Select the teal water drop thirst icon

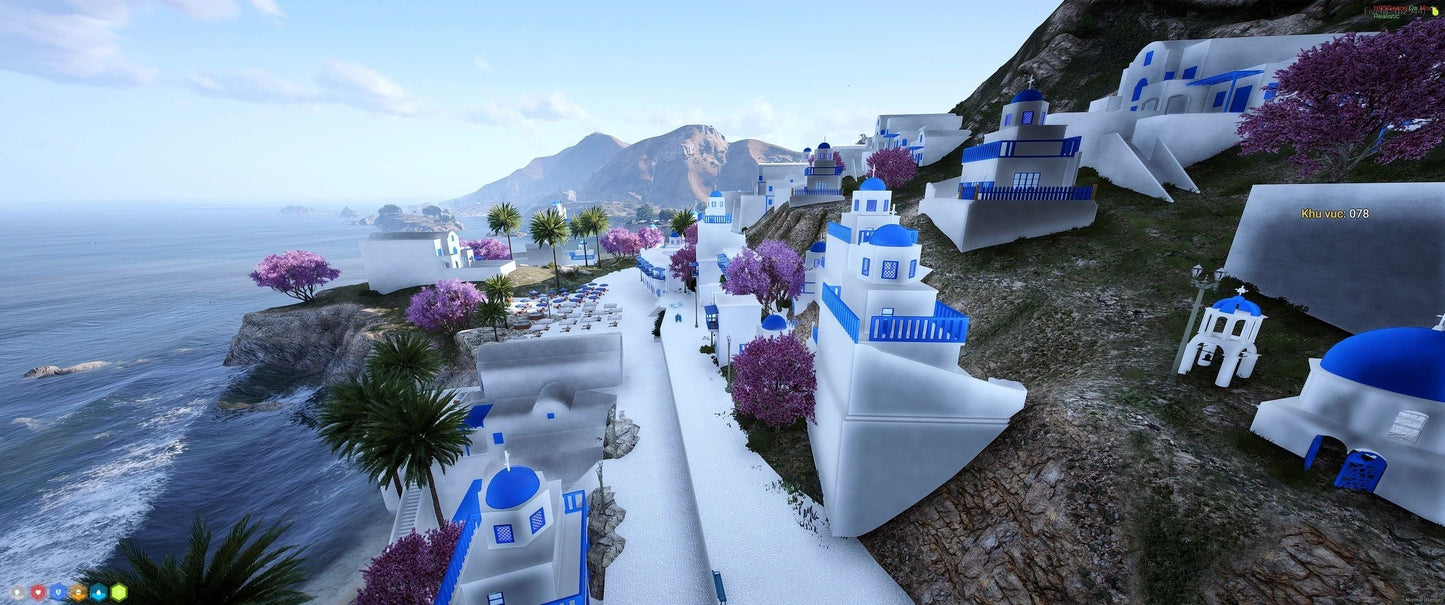(98, 592)
